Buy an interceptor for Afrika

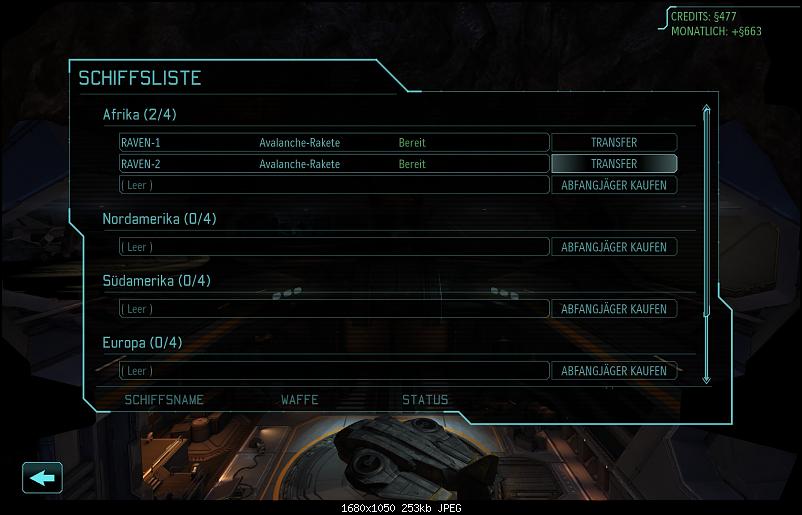614,185
